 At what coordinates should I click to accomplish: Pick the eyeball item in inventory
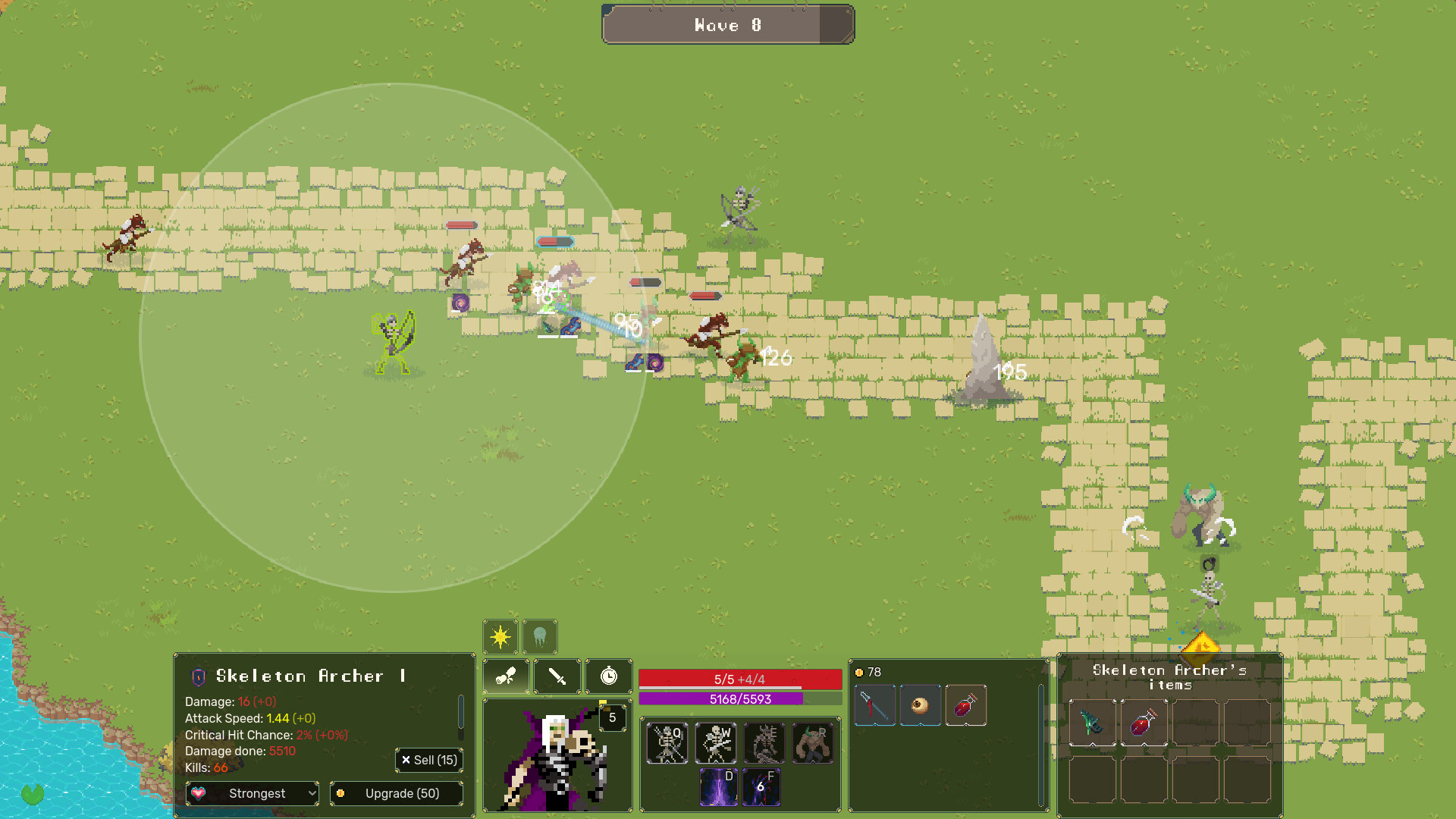[x=920, y=705]
